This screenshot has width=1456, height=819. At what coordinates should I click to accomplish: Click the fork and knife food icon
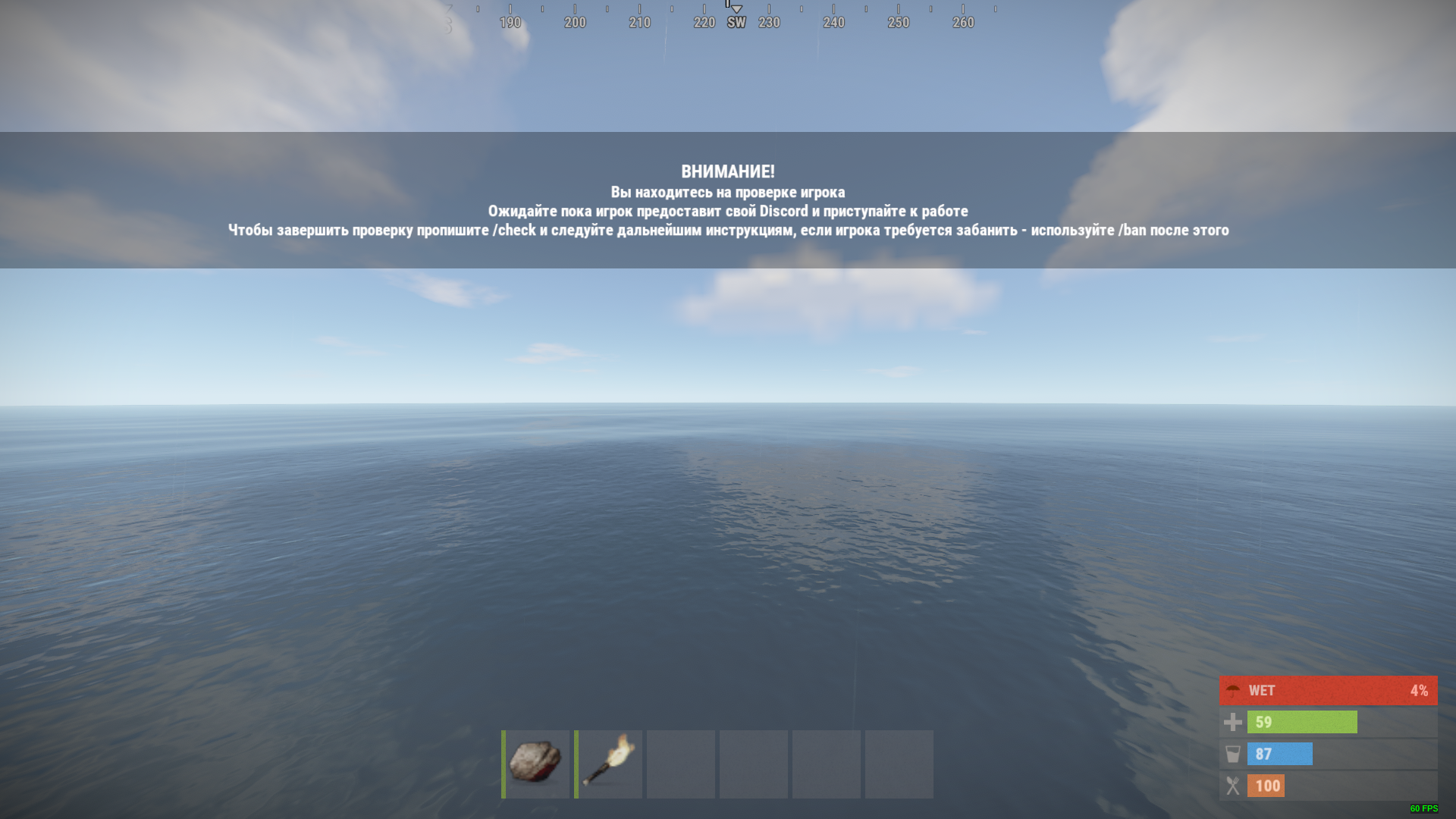tap(1233, 786)
